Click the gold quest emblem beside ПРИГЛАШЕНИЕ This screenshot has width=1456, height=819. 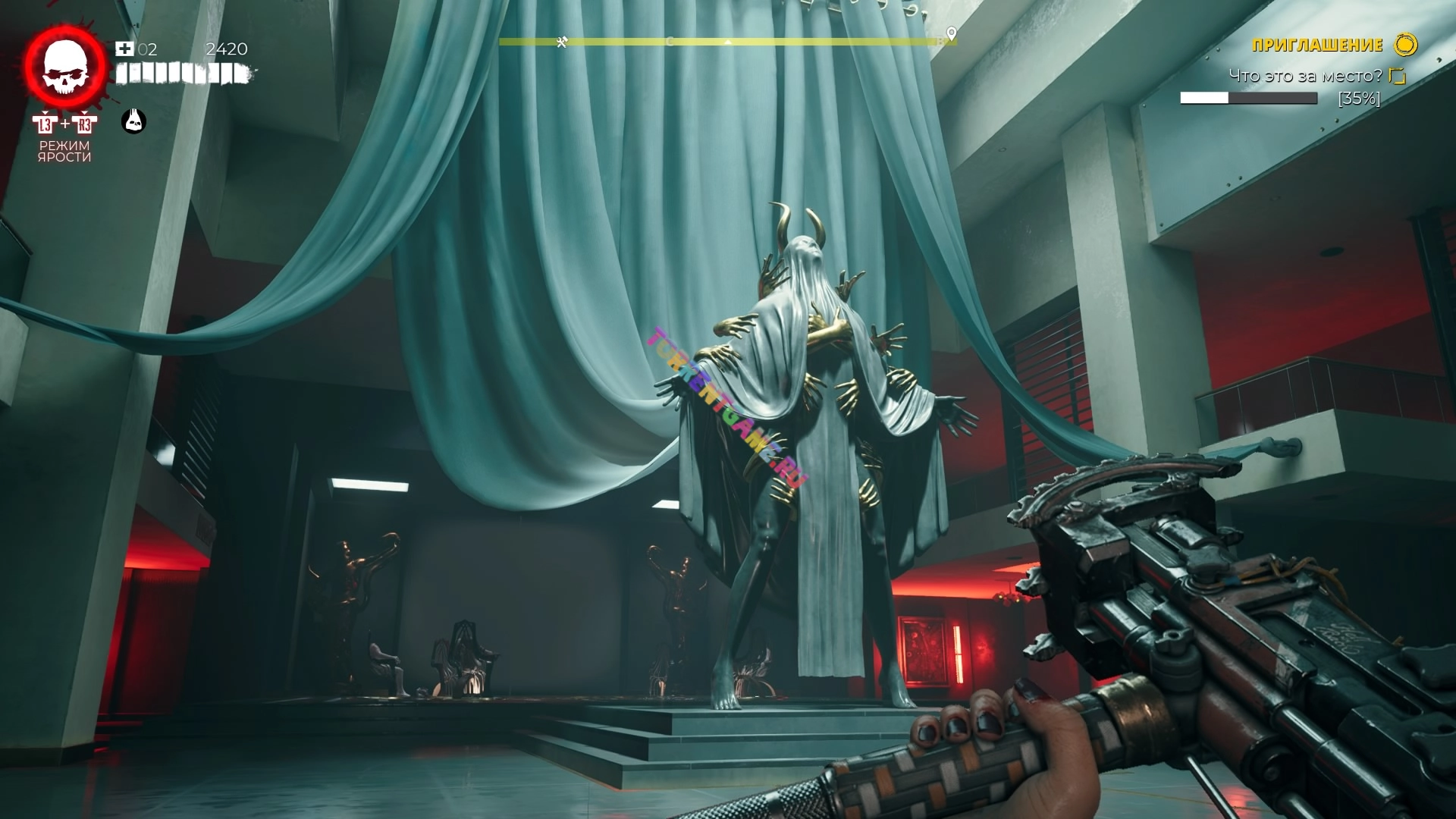coord(1405,45)
